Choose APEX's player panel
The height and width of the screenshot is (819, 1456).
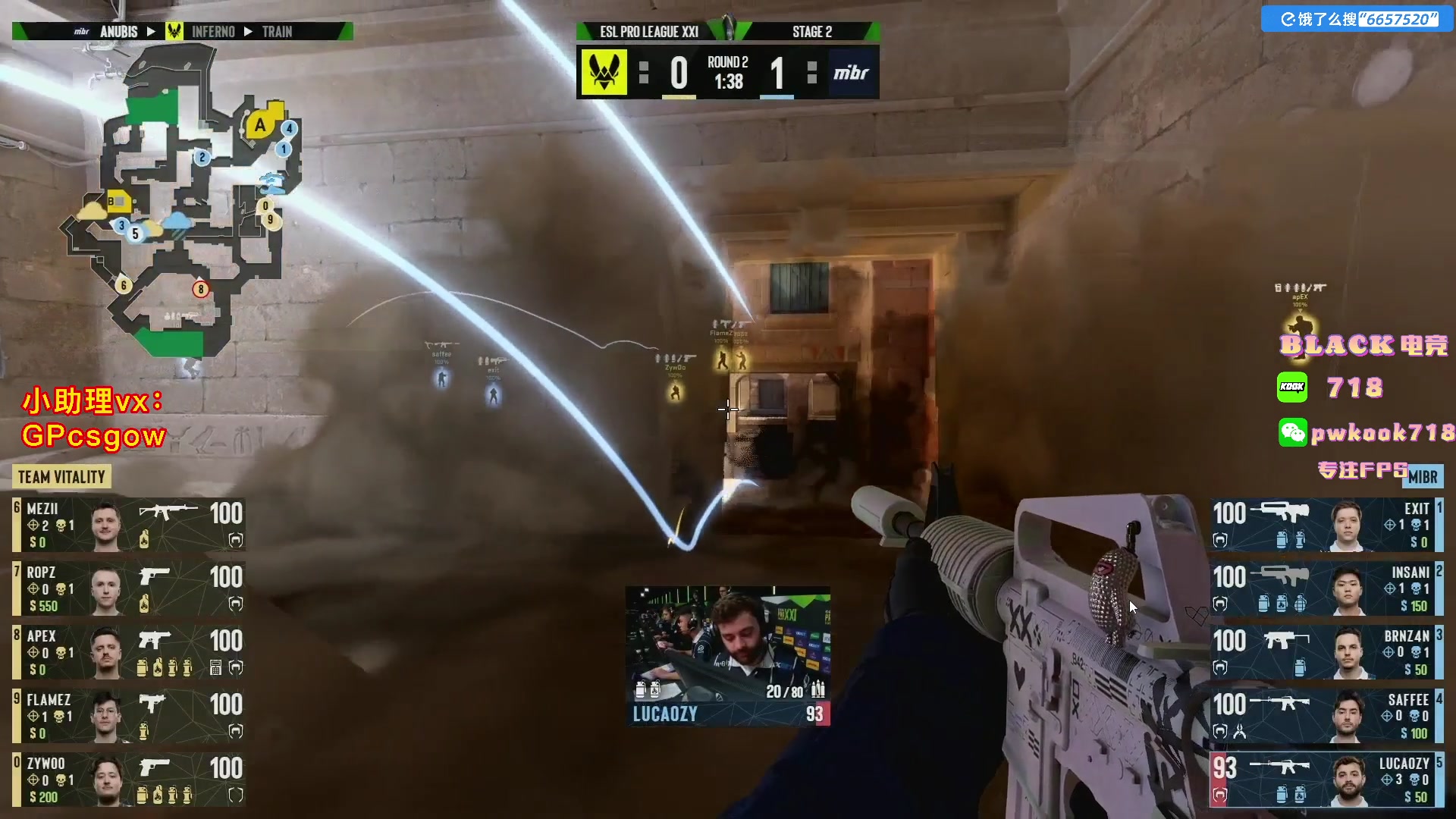(129, 652)
